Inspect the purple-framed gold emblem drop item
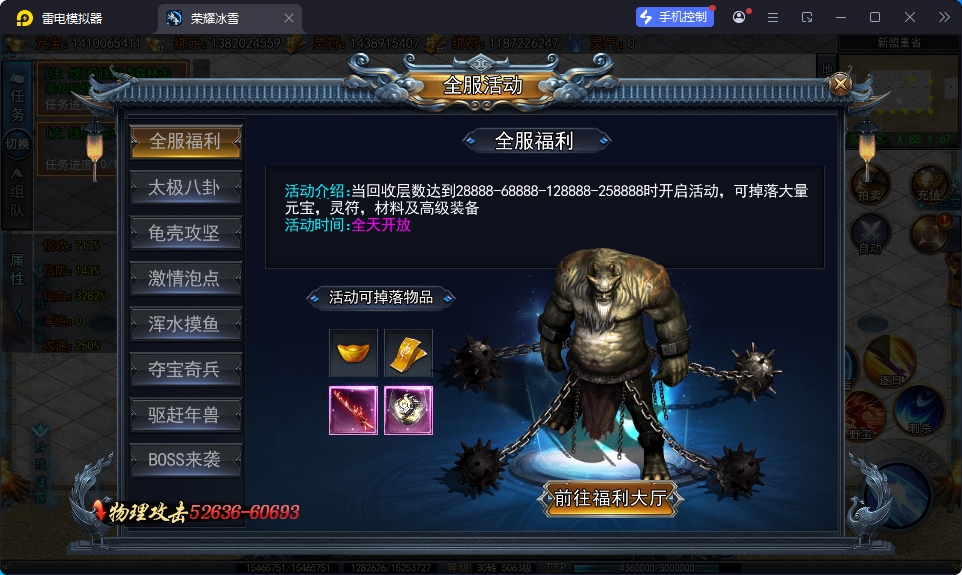 [408, 410]
